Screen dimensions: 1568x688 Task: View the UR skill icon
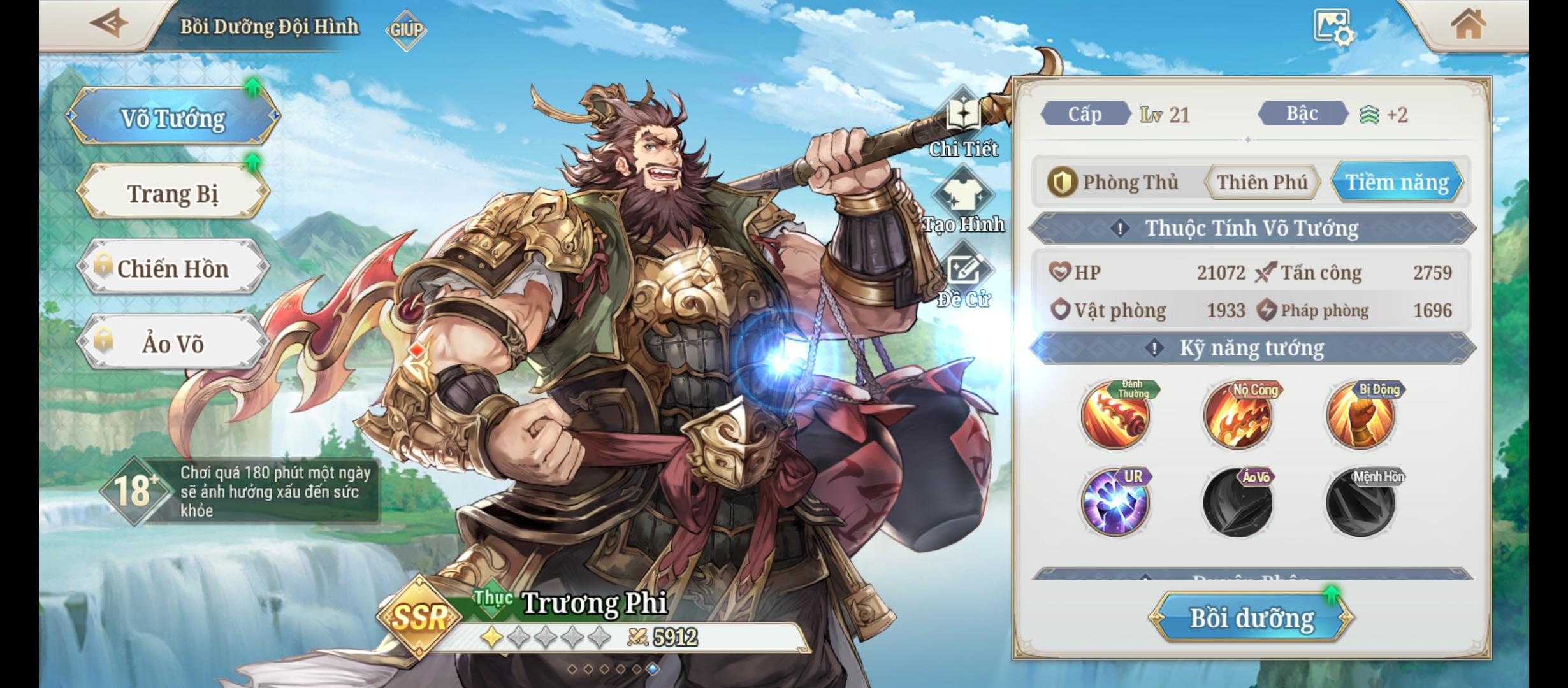pos(1115,503)
